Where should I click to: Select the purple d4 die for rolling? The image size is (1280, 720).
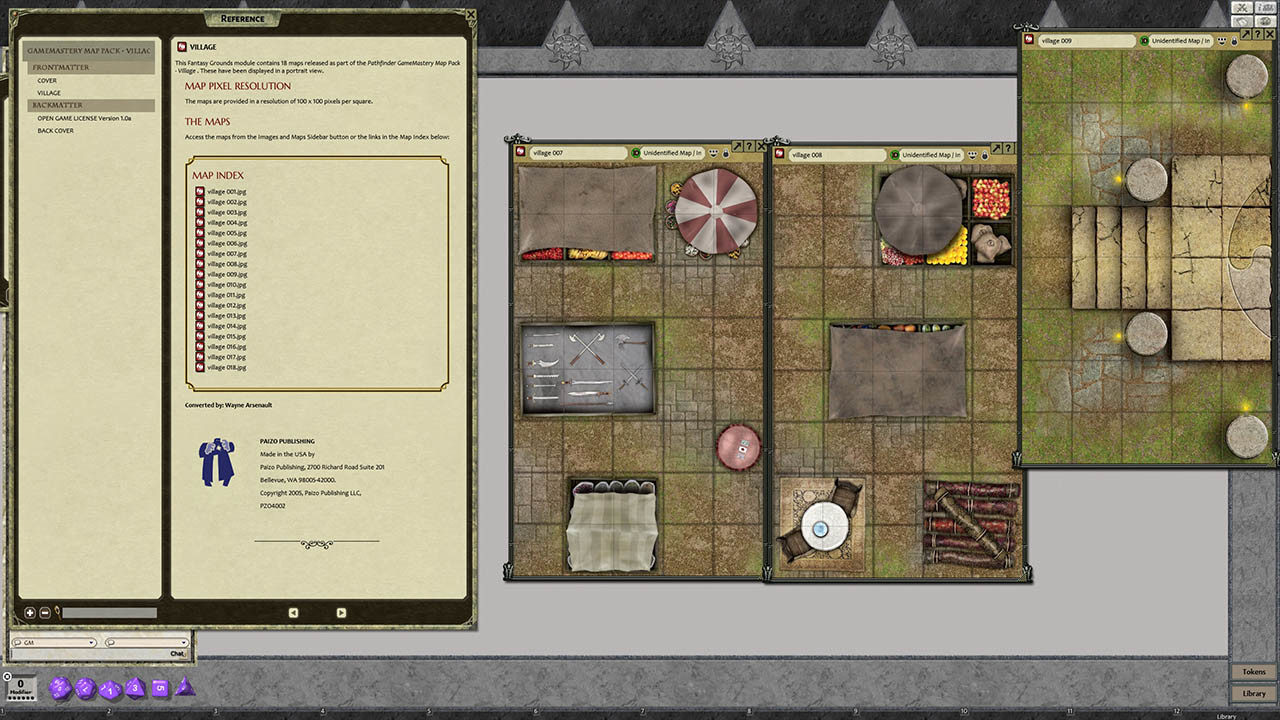click(x=185, y=688)
